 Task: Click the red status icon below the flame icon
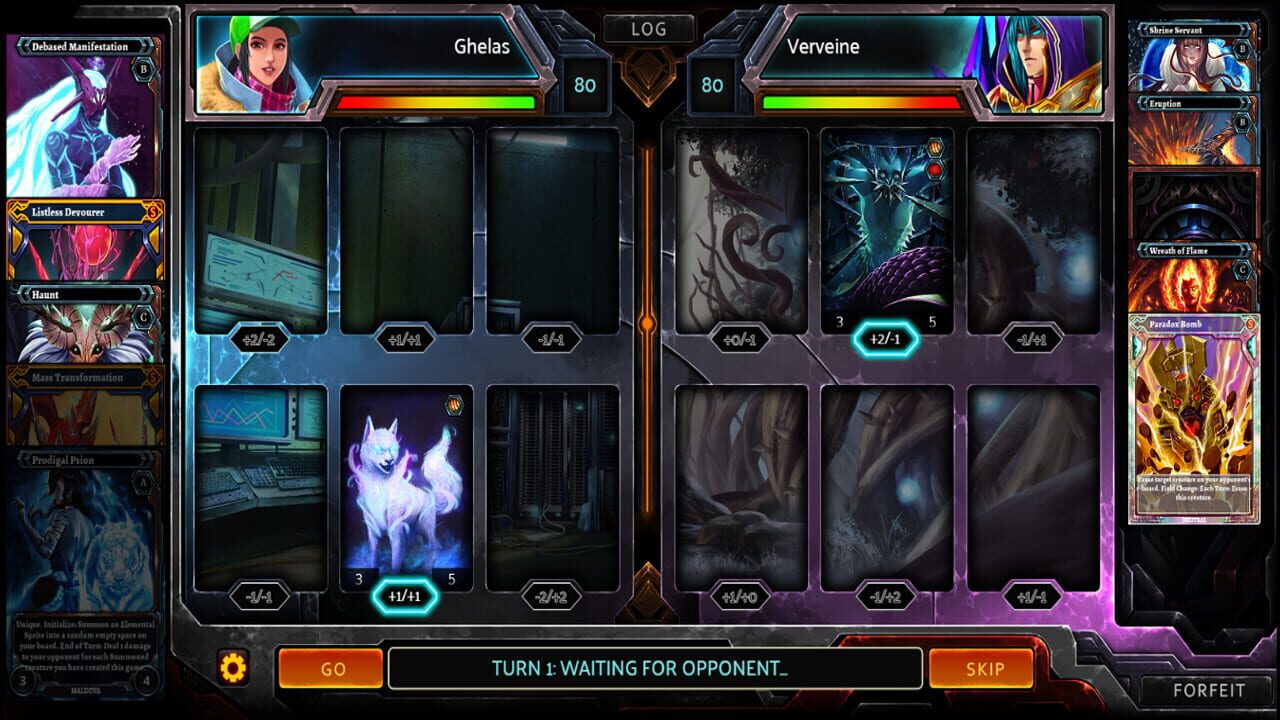click(935, 169)
